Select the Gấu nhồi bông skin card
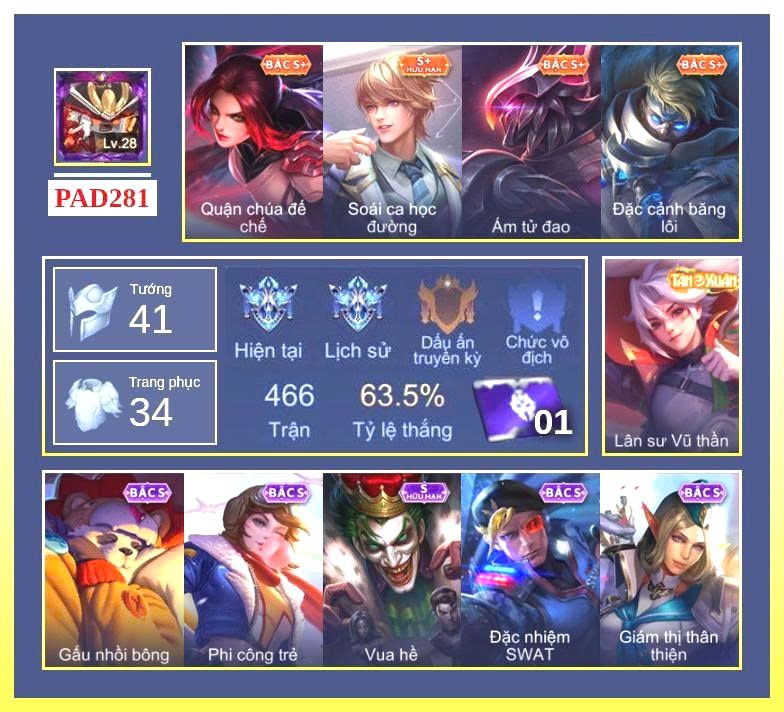This screenshot has width=784, height=712. [x=114, y=570]
